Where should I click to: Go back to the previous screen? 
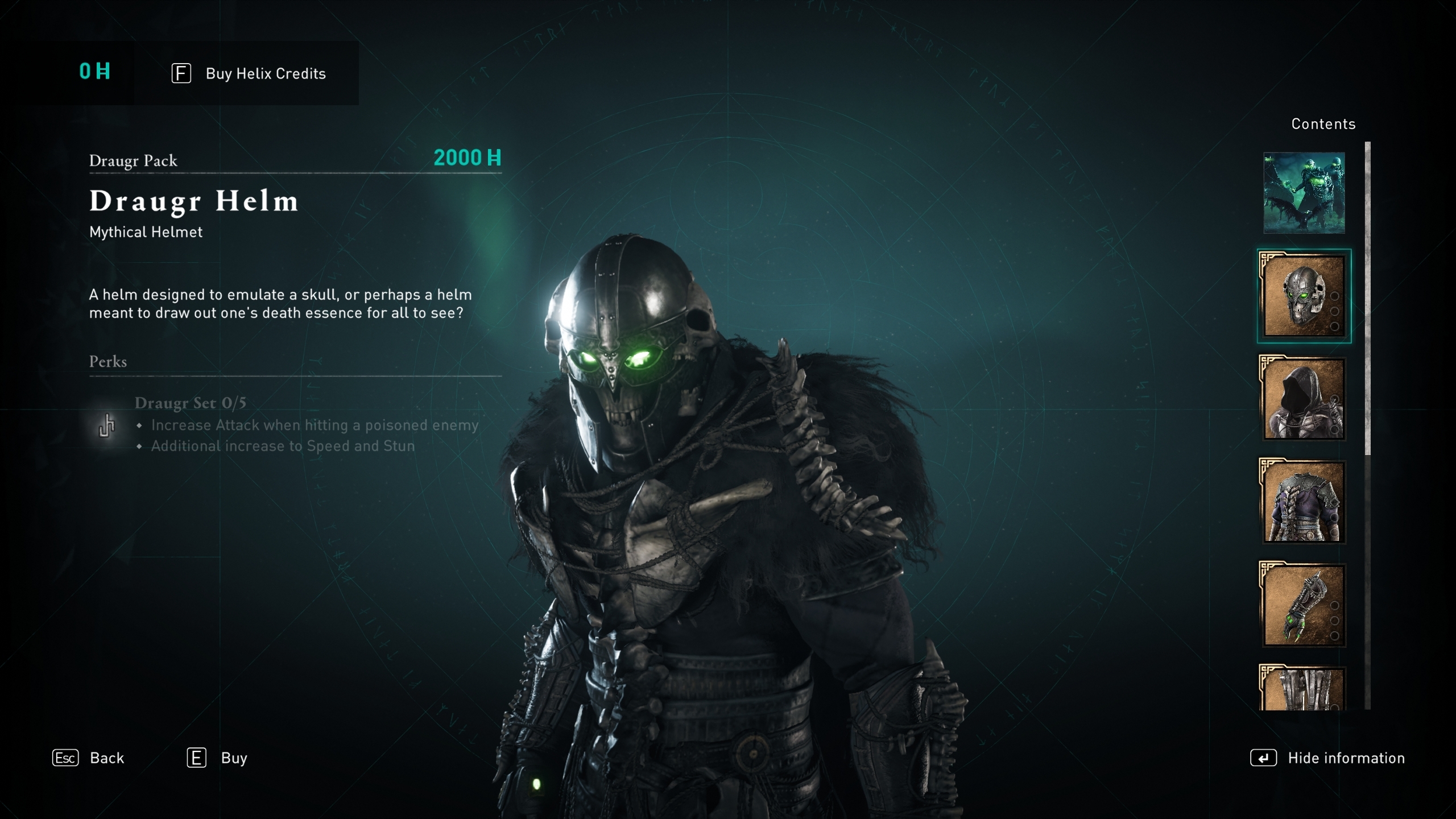coord(88,758)
